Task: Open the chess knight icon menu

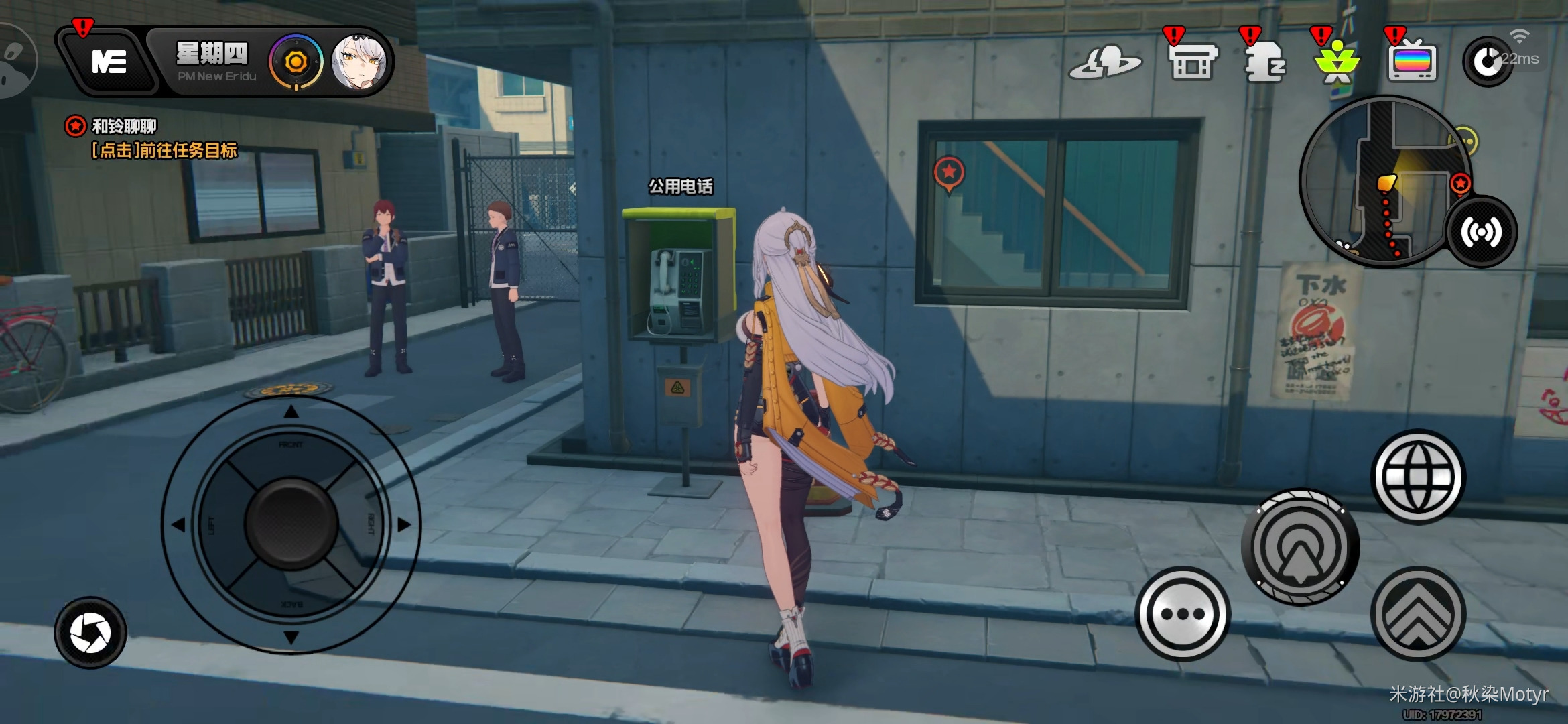Action: tap(1265, 62)
